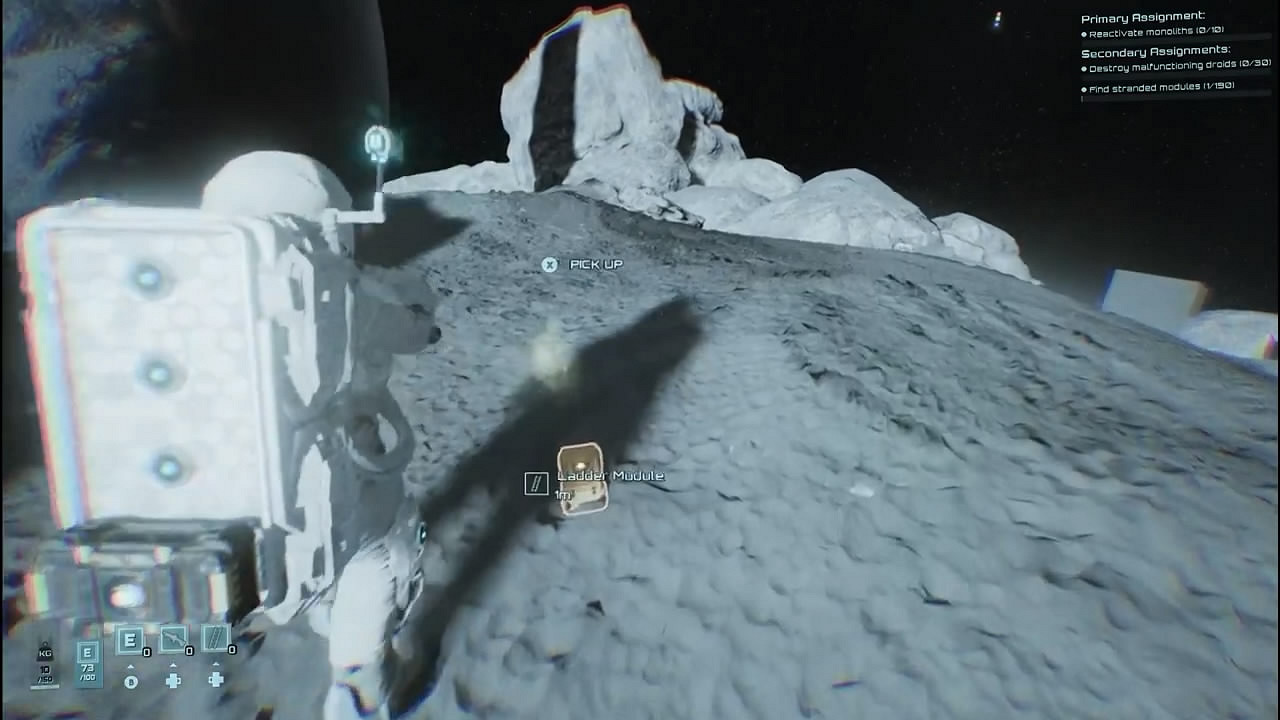
Task: Click the Ladder Module item on the ground
Action: coord(582,480)
